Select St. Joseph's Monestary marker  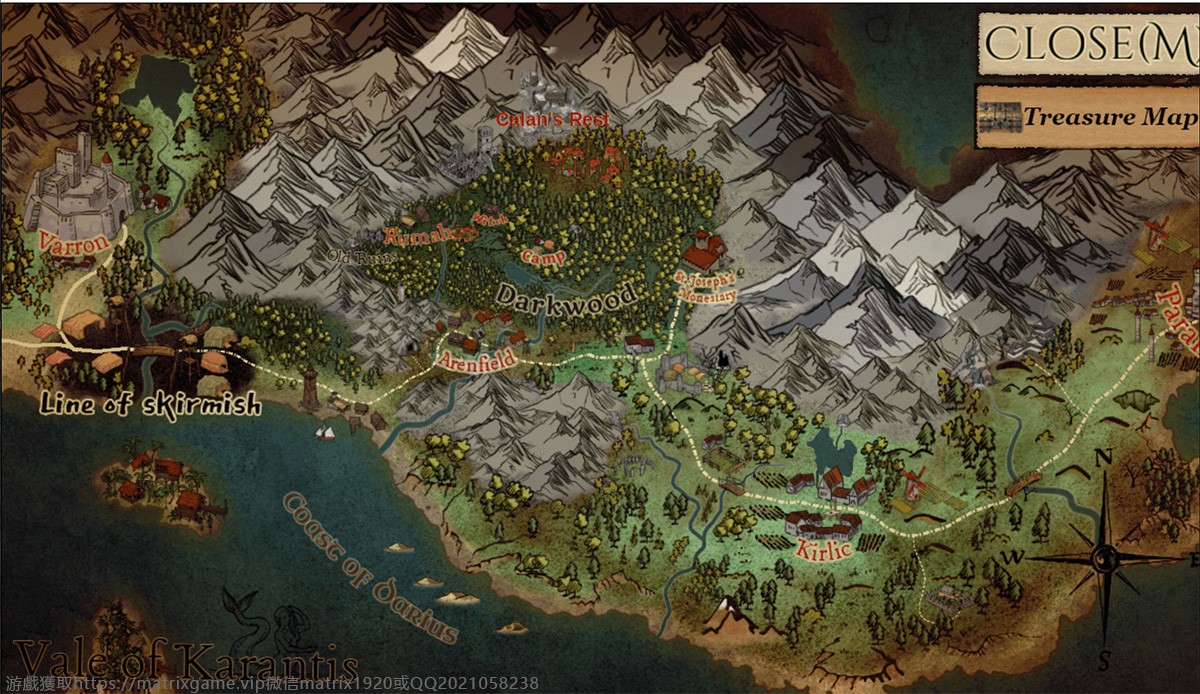[705, 284]
